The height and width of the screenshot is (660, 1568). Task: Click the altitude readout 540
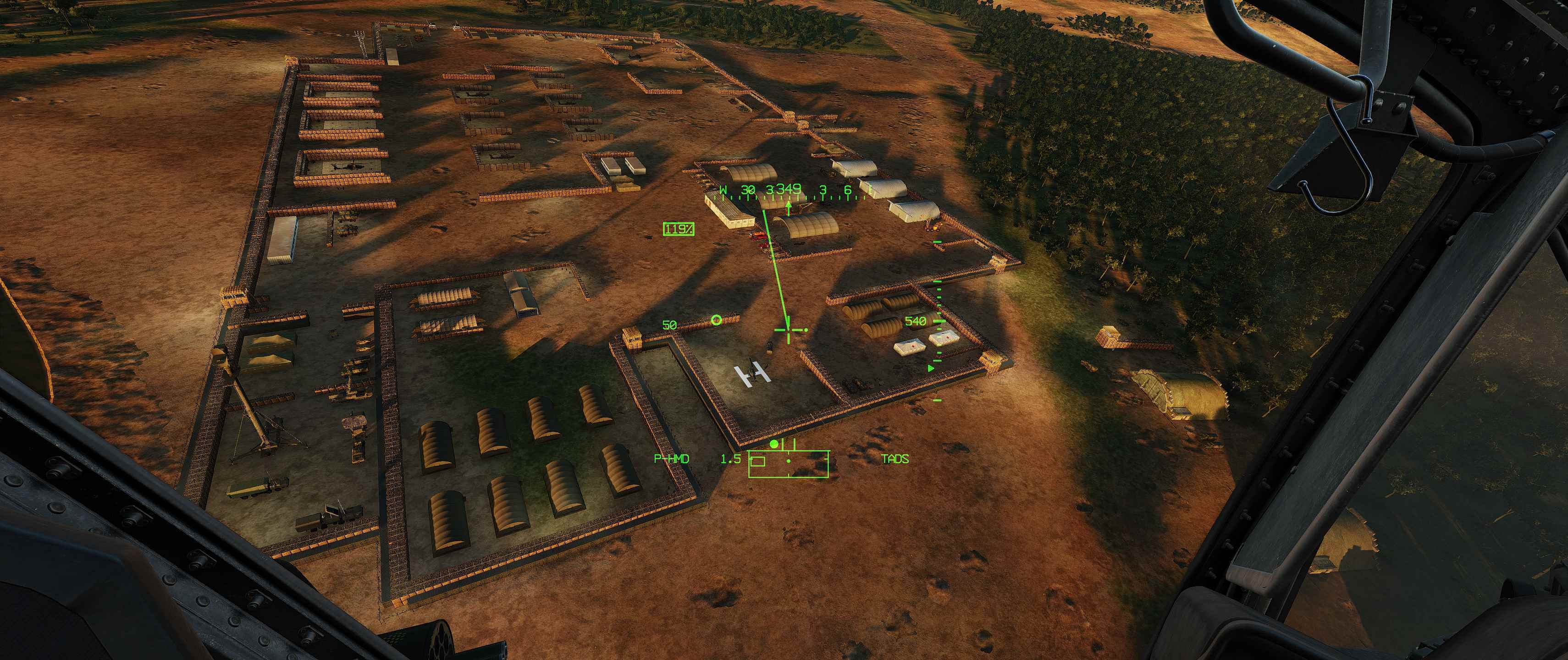[915, 321]
